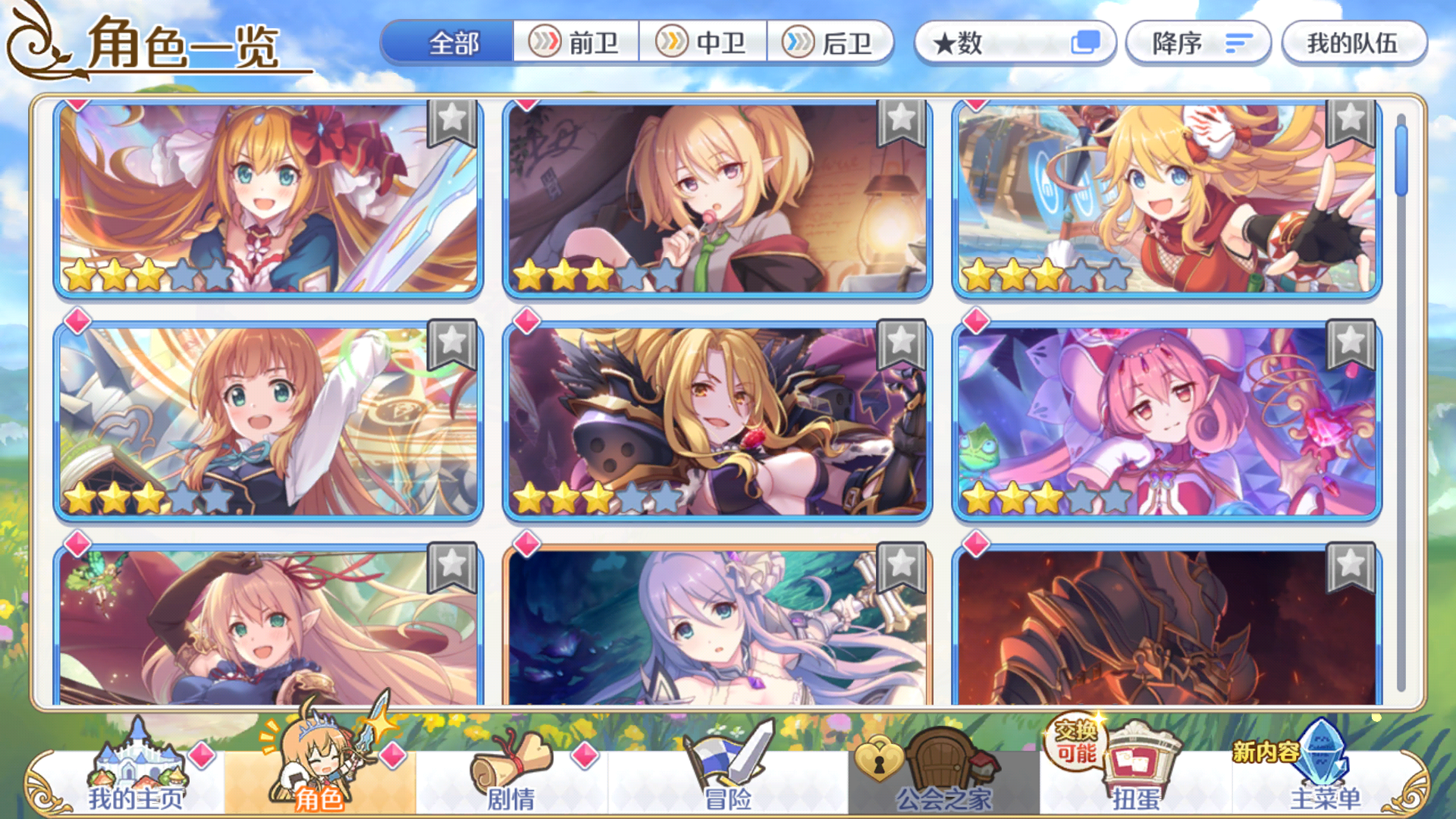1456x819 pixels.
Task: Toggle the favorite star on the pink-haired Mimi card
Action: (x=1350, y=340)
